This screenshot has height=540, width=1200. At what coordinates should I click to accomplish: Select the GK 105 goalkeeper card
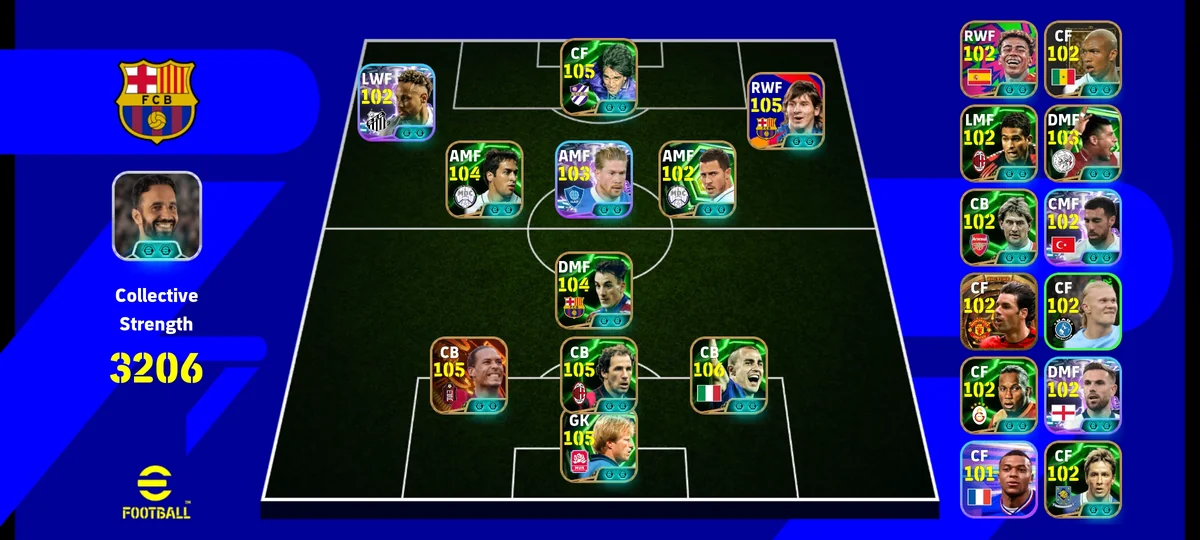pyautogui.click(x=598, y=445)
